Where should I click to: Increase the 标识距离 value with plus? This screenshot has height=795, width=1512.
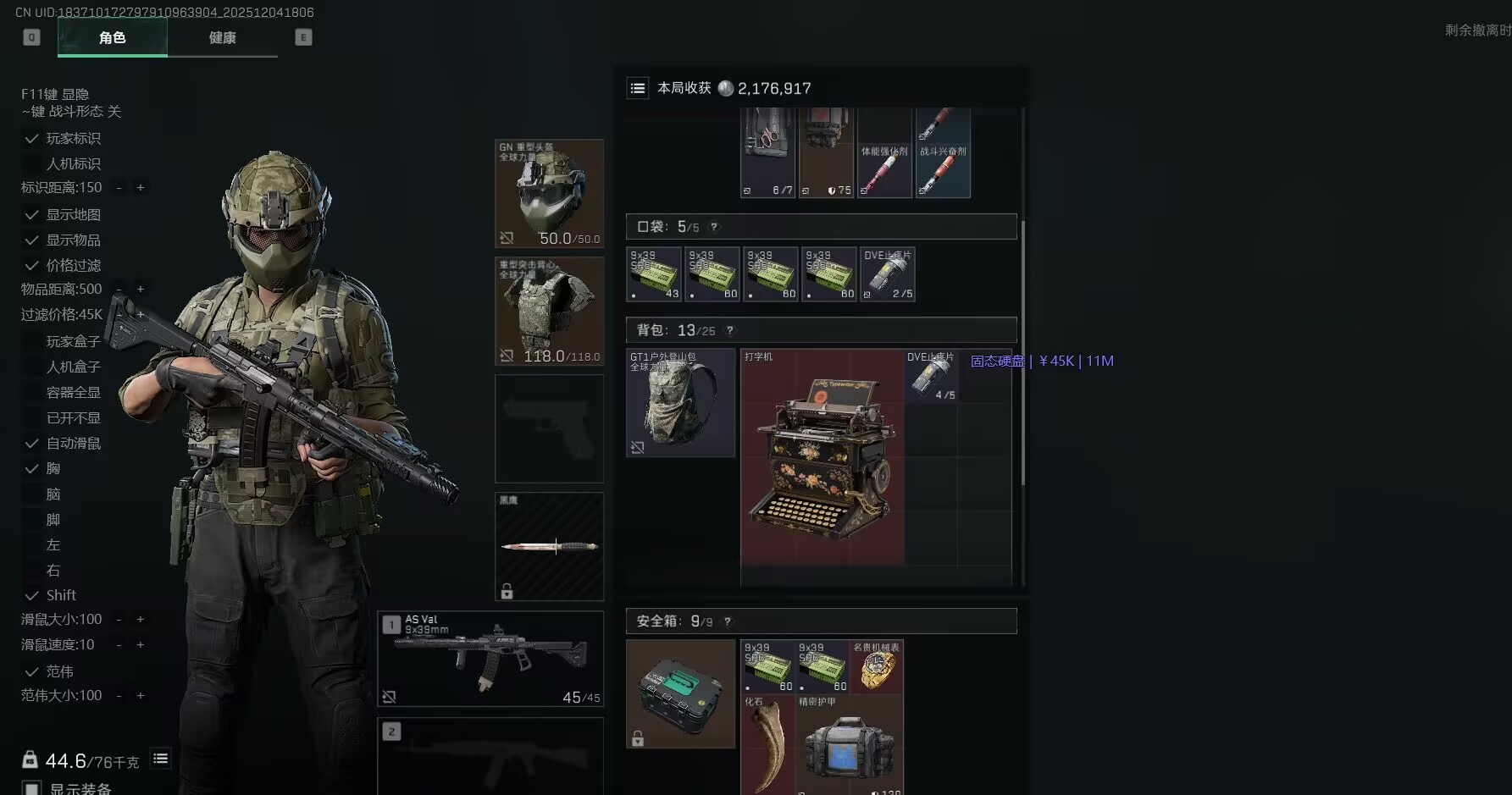141,187
